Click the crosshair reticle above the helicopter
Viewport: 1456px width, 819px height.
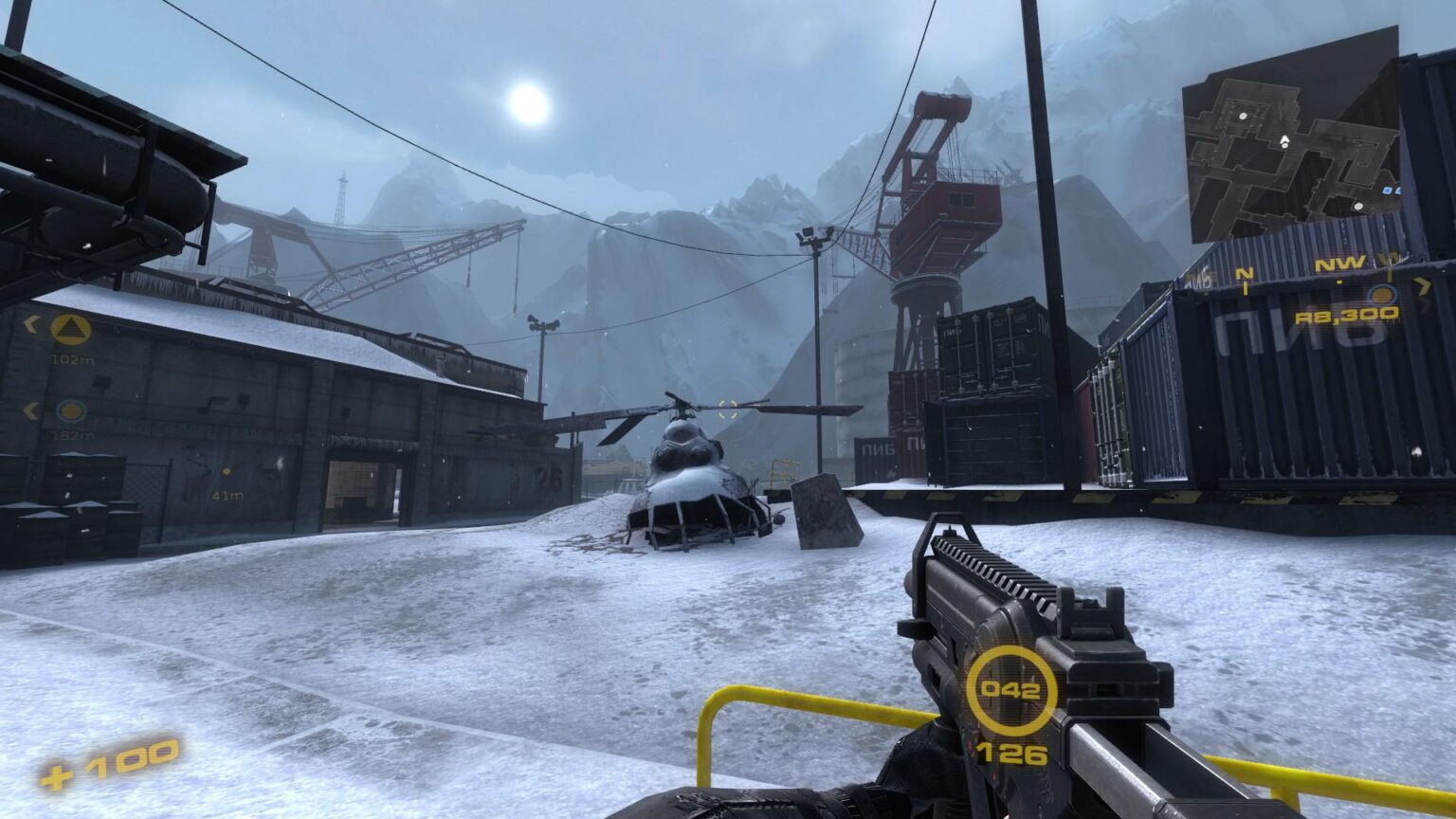727,410
